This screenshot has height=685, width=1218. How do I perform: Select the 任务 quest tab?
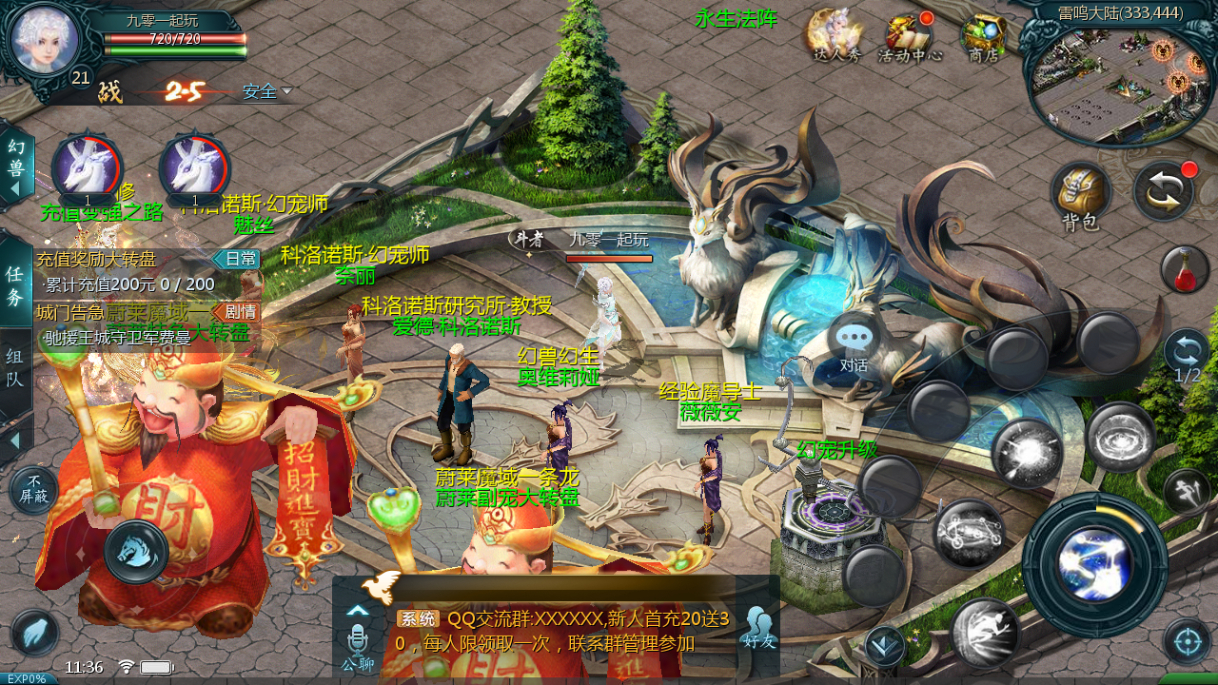tap(15, 284)
